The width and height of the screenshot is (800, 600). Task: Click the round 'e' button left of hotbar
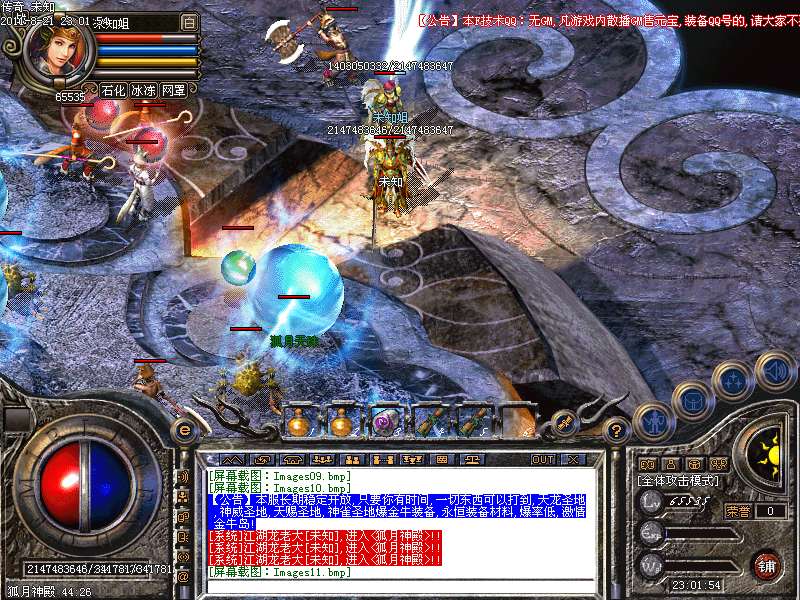(184, 431)
